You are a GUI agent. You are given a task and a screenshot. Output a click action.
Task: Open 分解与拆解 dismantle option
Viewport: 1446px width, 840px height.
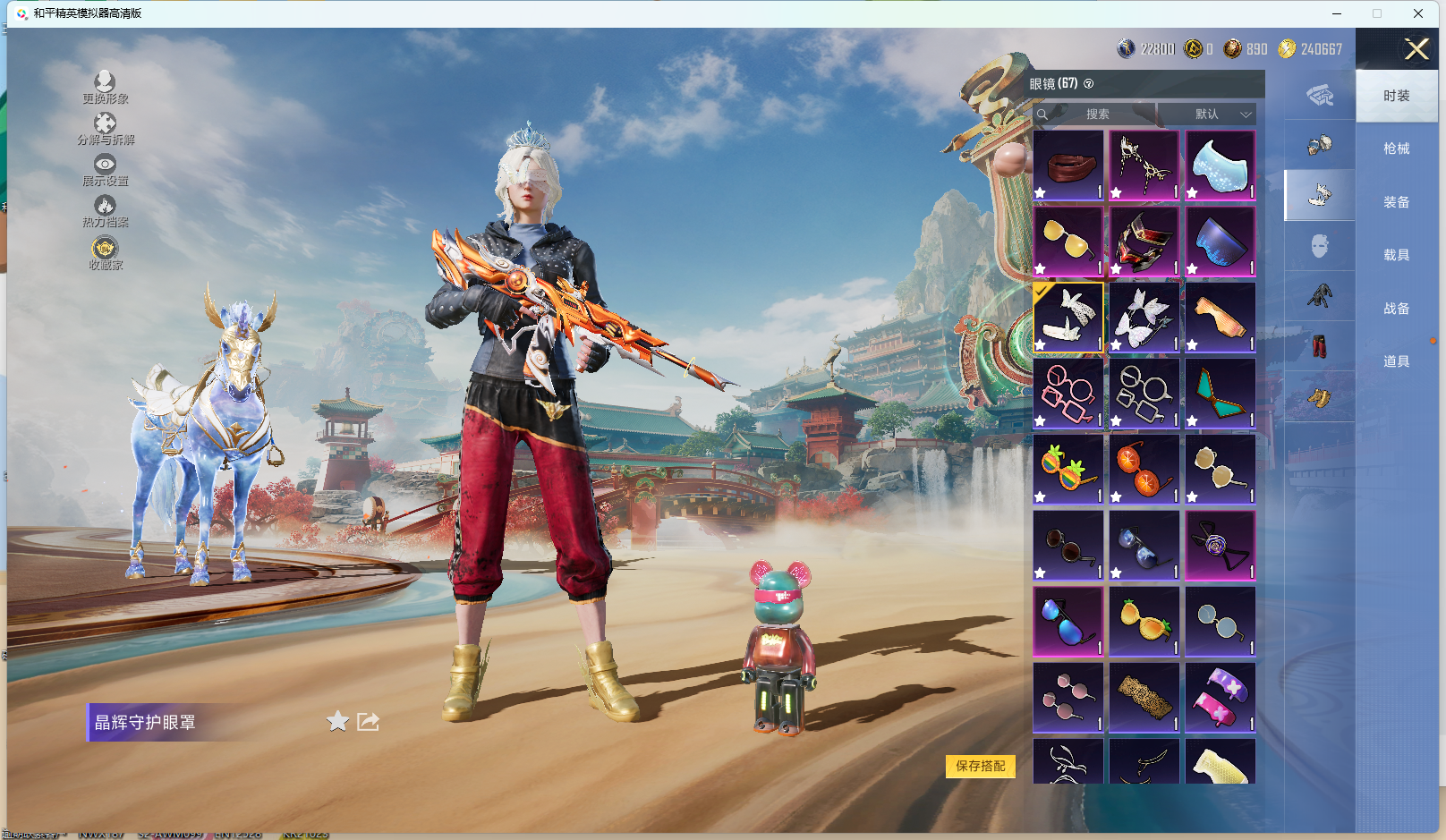tap(105, 128)
